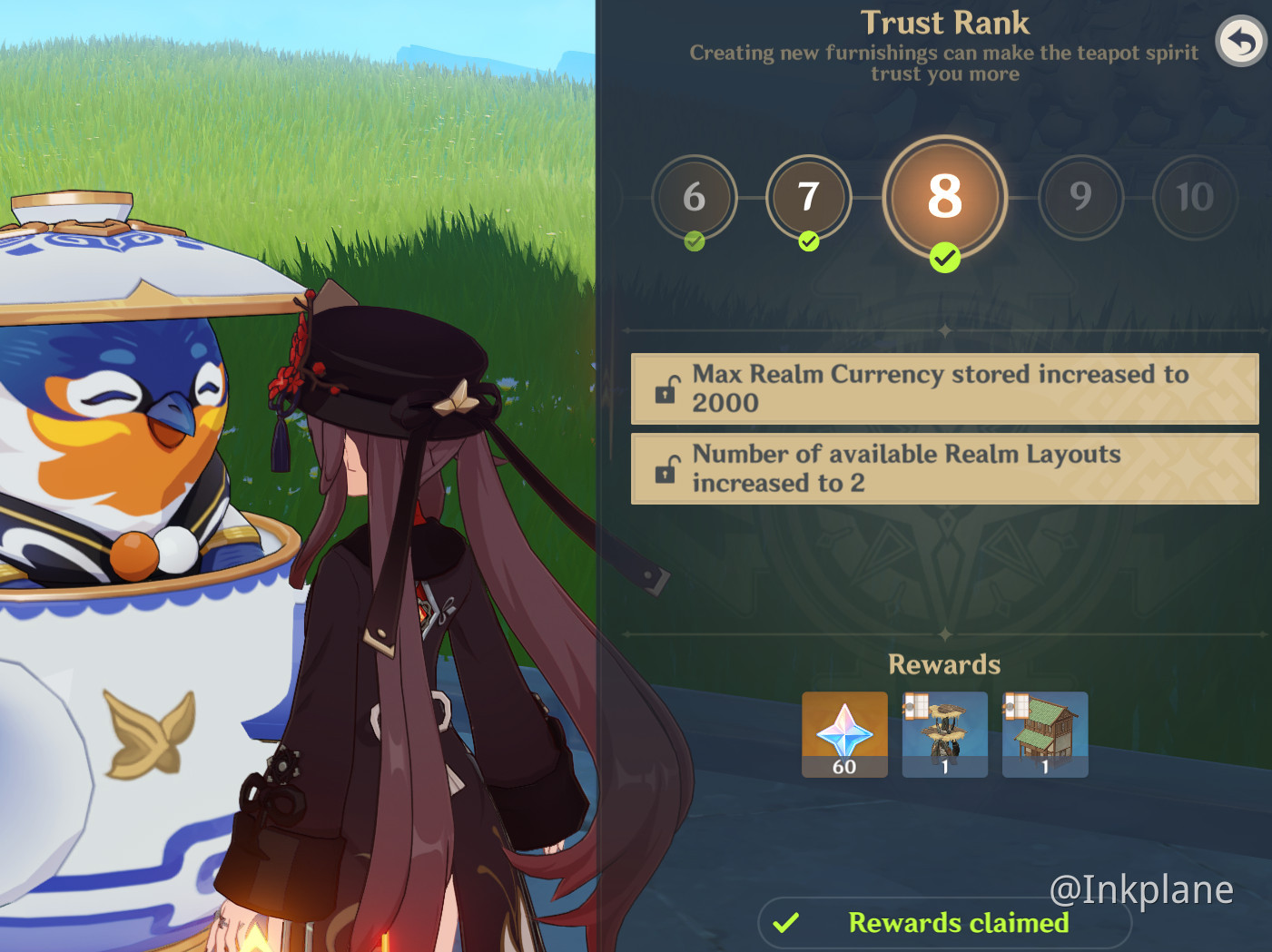This screenshot has width=1272, height=952.
Task: Select the highlighted Trust Rank 8 circle
Action: click(944, 196)
